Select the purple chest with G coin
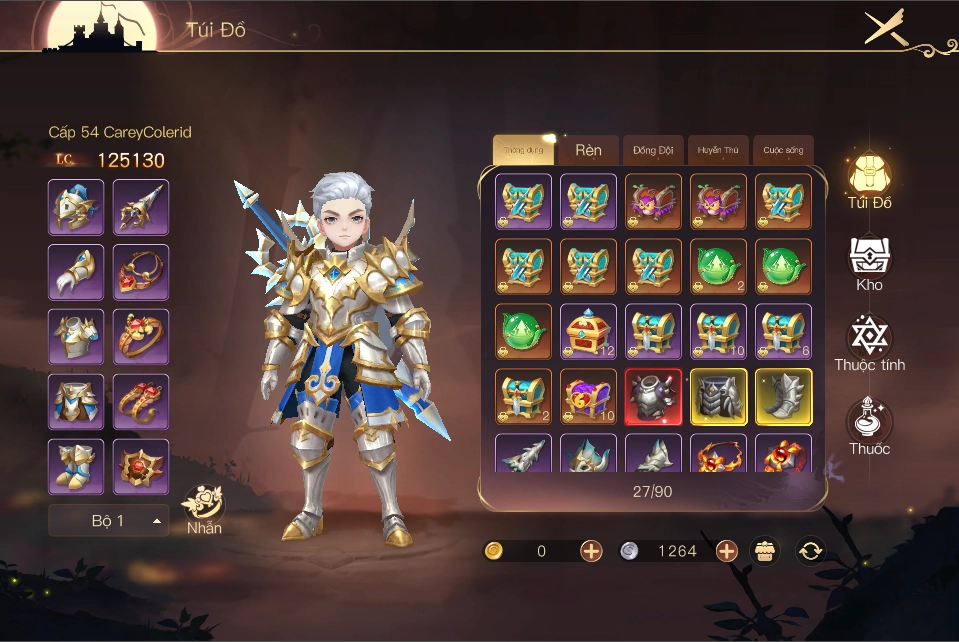The width and height of the screenshot is (959, 642). (588, 396)
